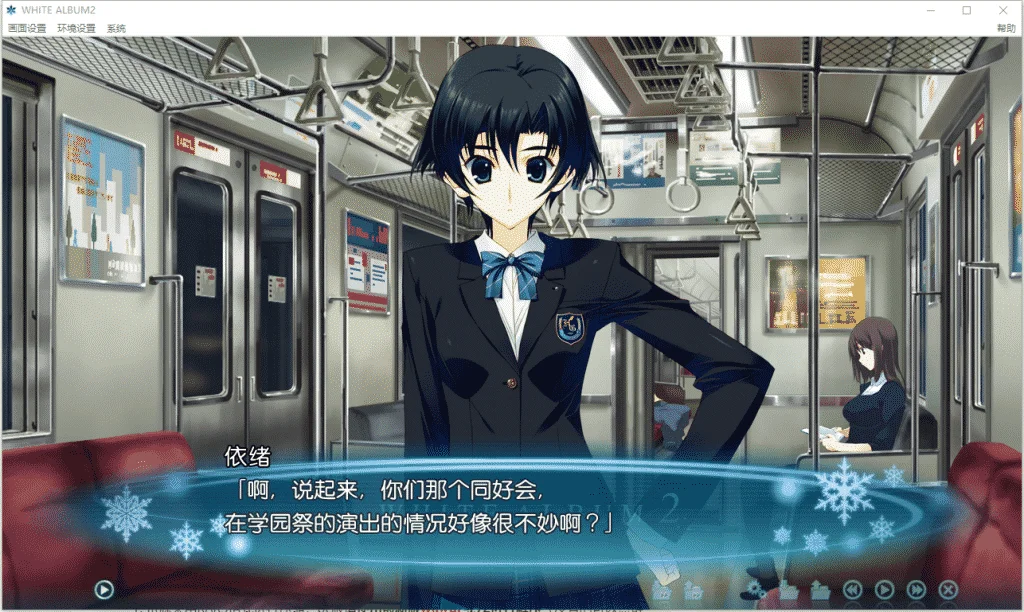Open the 画面设置 menu
Image resolution: width=1024 pixels, height=612 pixels.
(x=27, y=29)
